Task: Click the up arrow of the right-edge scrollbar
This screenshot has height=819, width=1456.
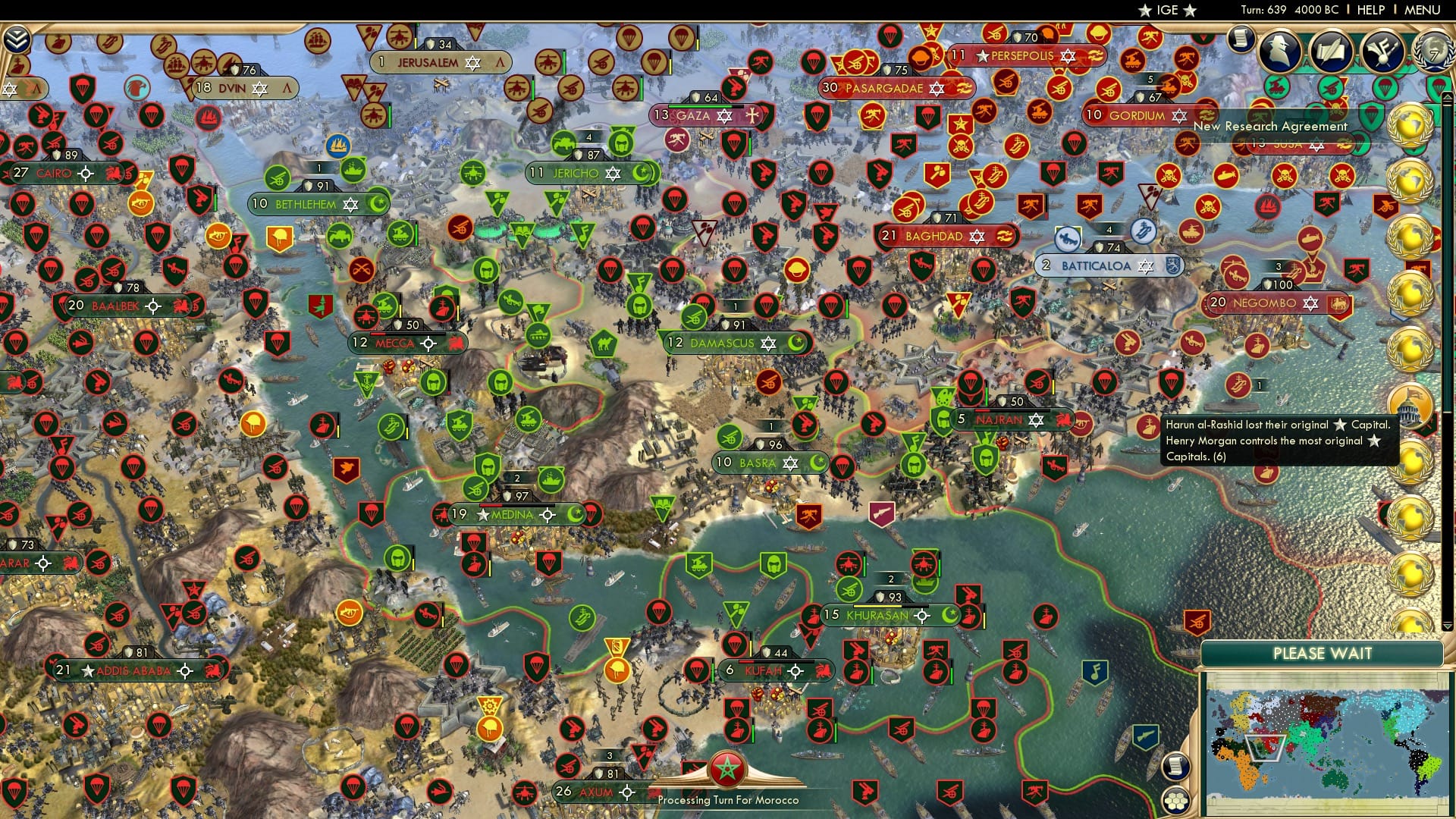Action: 1447,97
